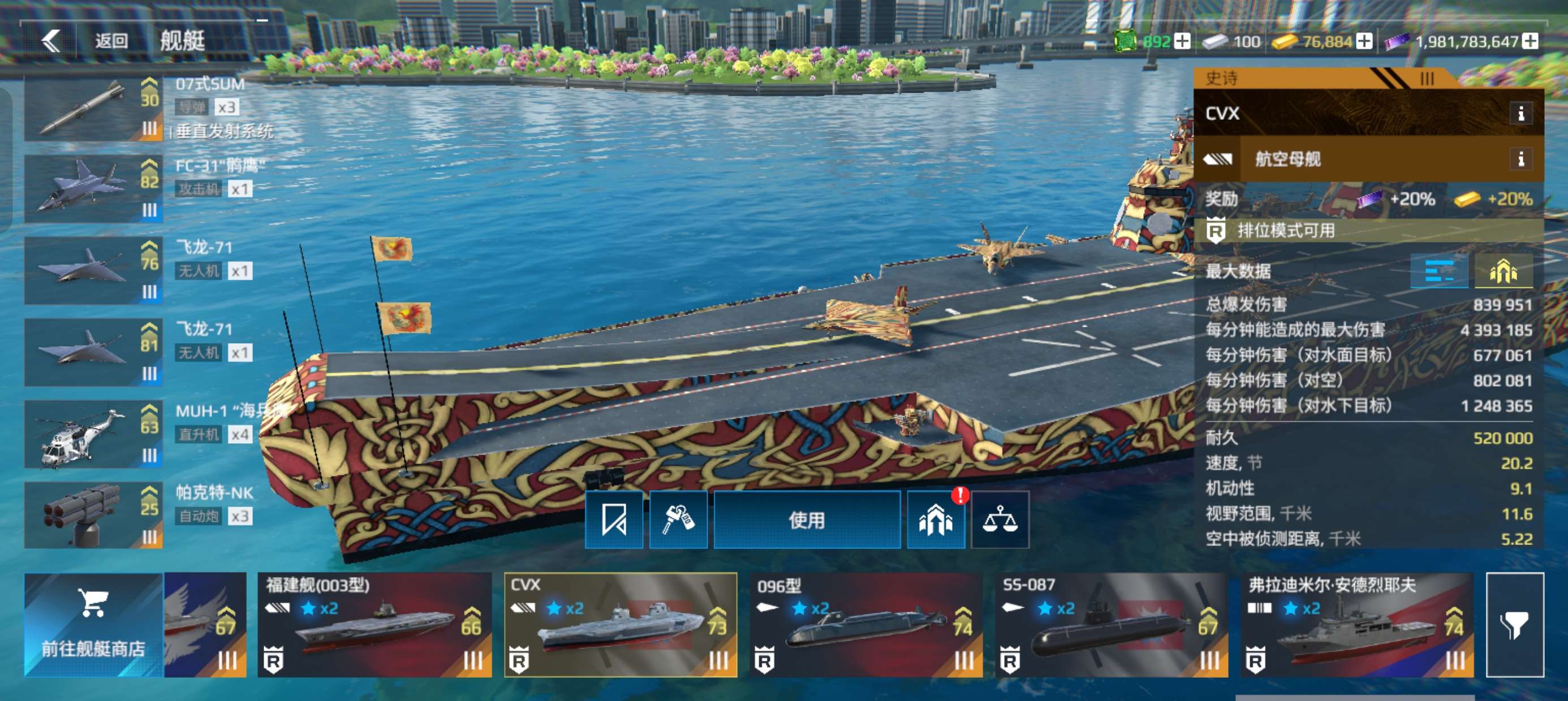
Task: Open the ship filter funnel button
Action: [x=1514, y=624]
